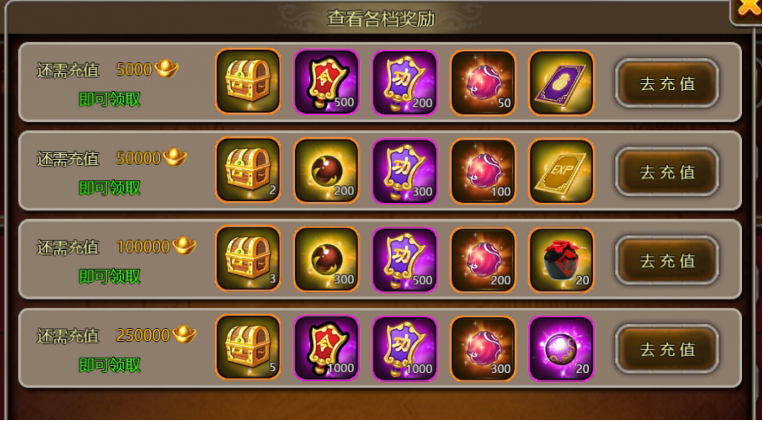Select the 功 banner reward in the 5000 tier
Viewport: 763px width, 421px height.
pos(405,83)
